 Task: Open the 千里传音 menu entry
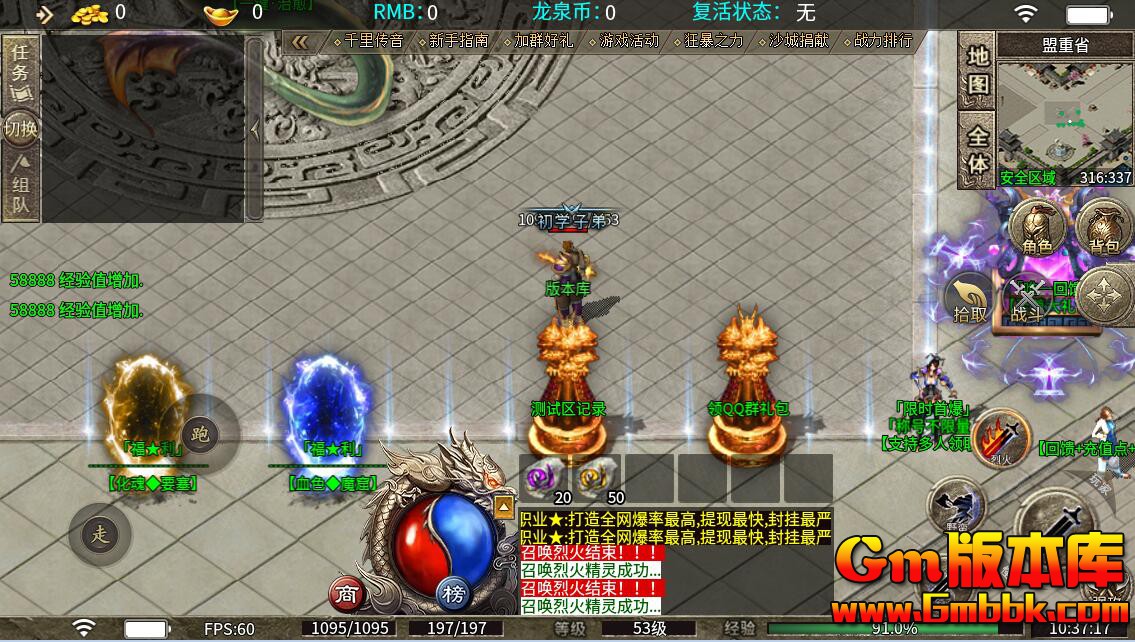[x=373, y=41]
